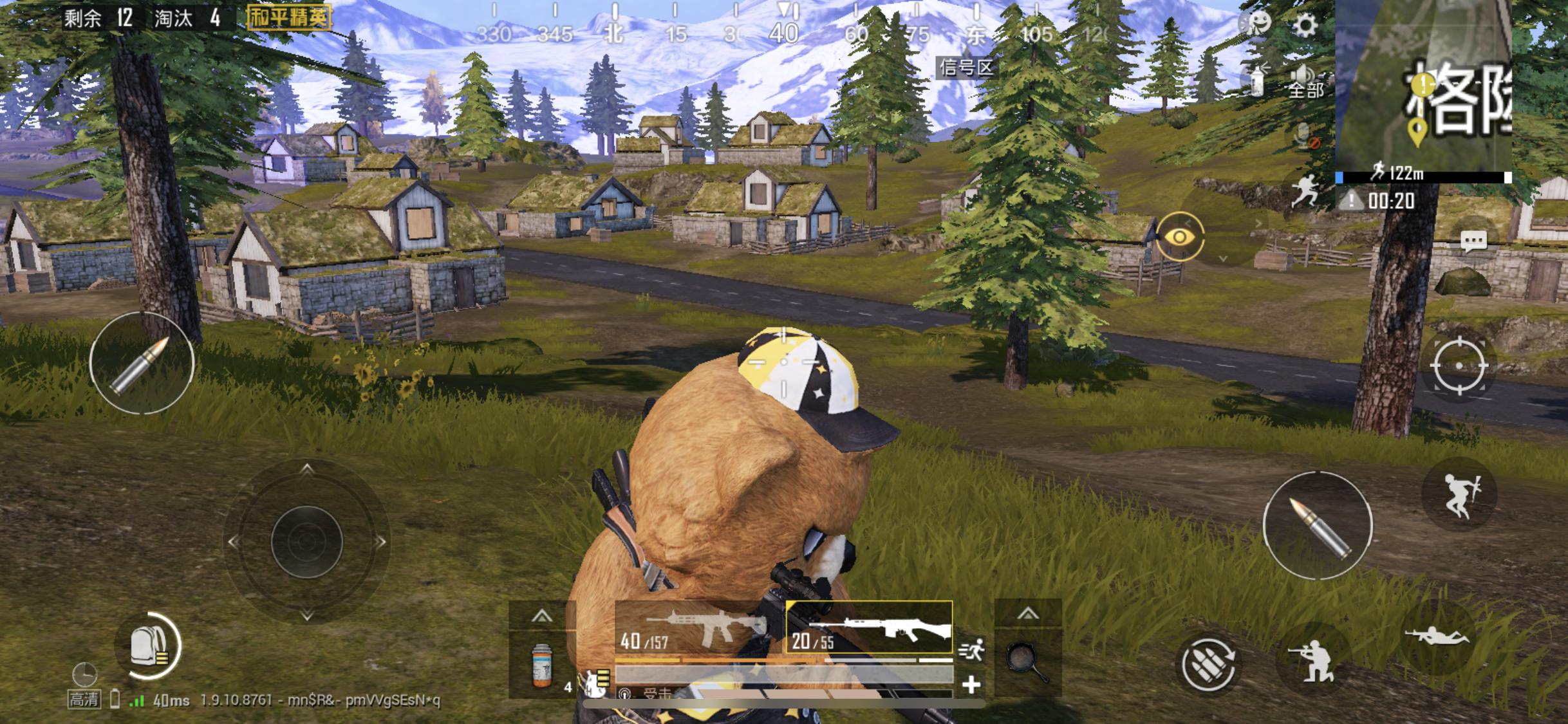1568x724 pixels.
Task: Use the painkiller bottle item
Action: (x=541, y=665)
